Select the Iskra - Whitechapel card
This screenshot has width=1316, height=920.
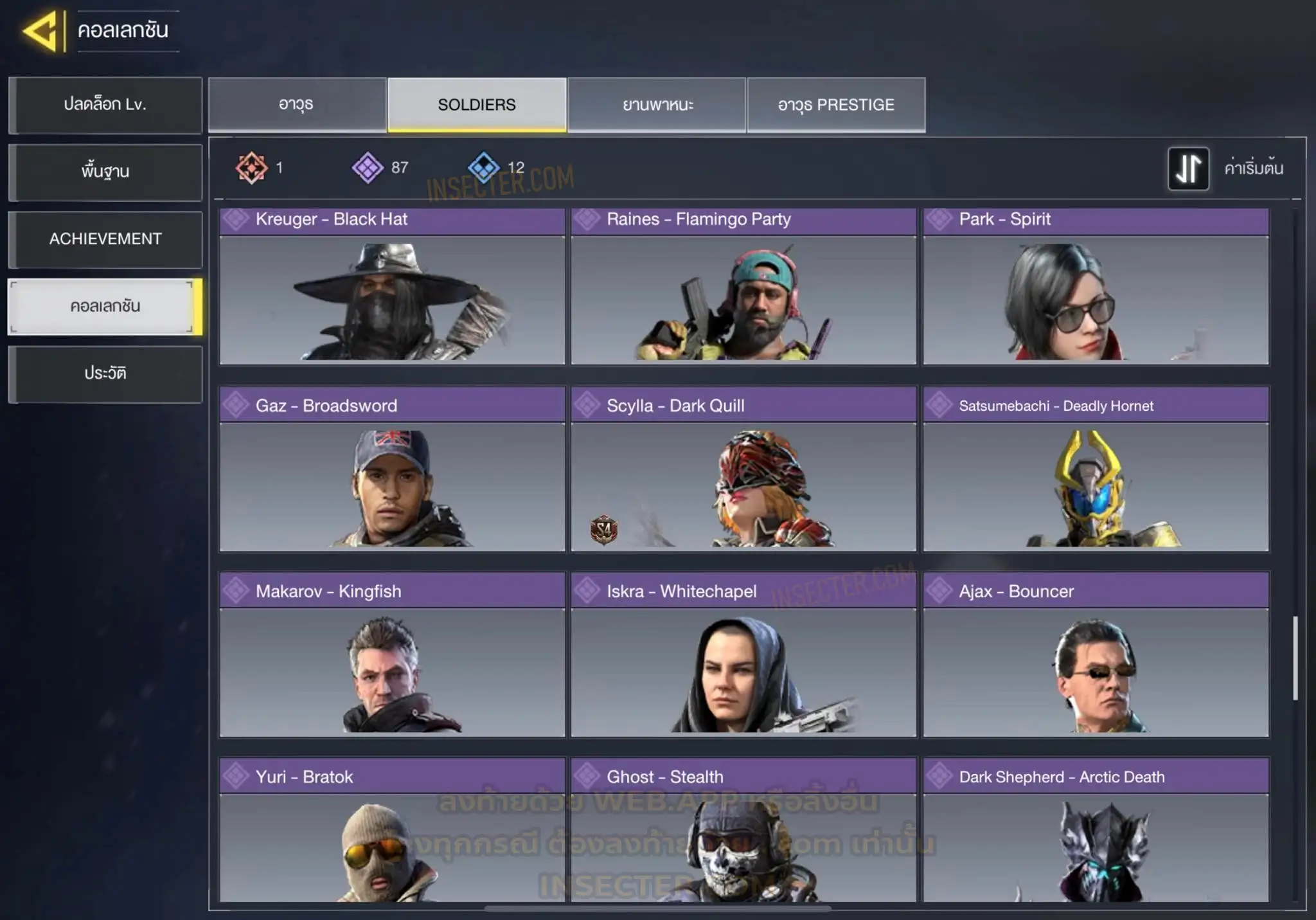(743, 654)
